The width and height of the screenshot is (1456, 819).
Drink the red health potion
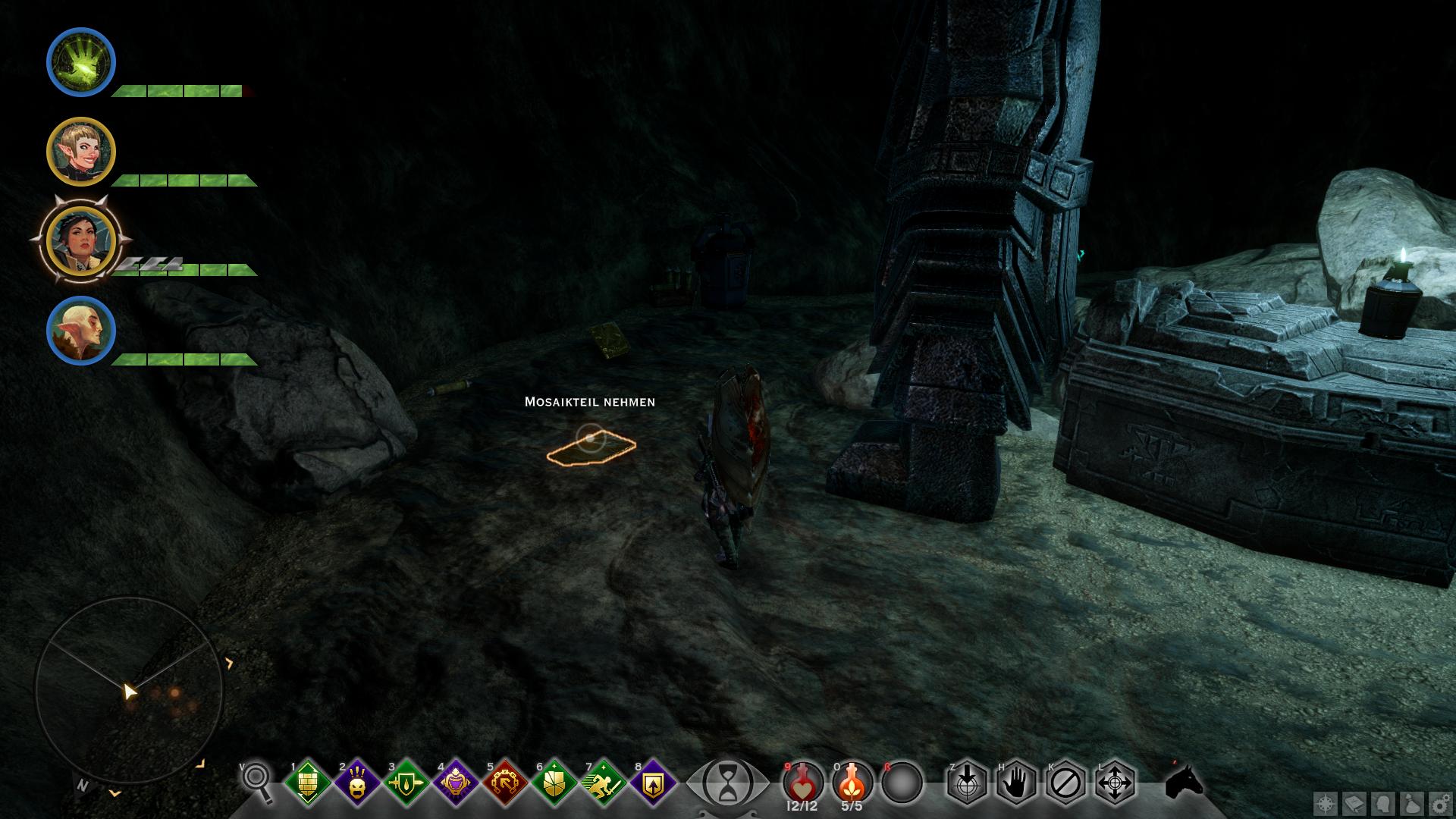pyautogui.click(x=802, y=781)
